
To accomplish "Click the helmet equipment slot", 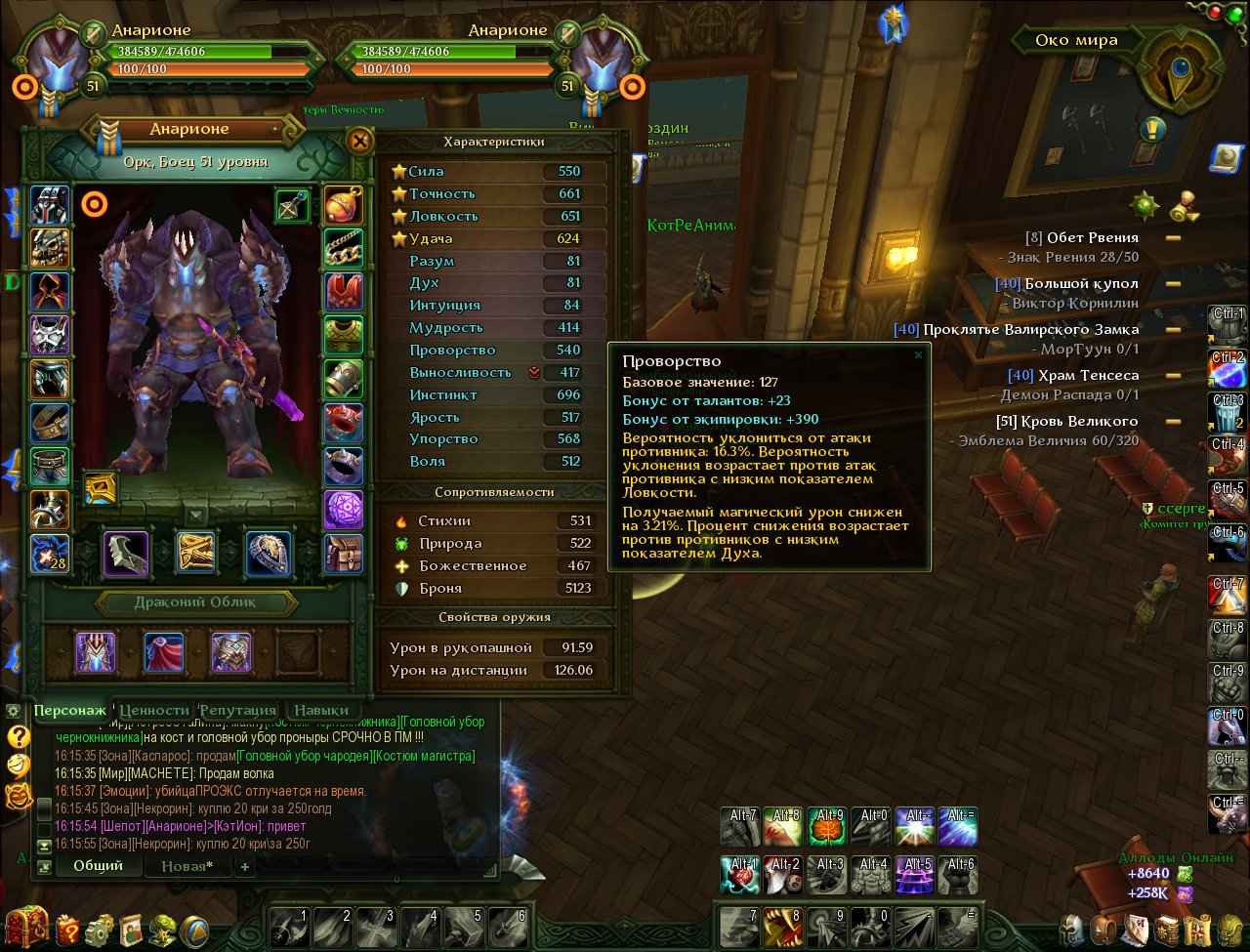I will 50,205.
